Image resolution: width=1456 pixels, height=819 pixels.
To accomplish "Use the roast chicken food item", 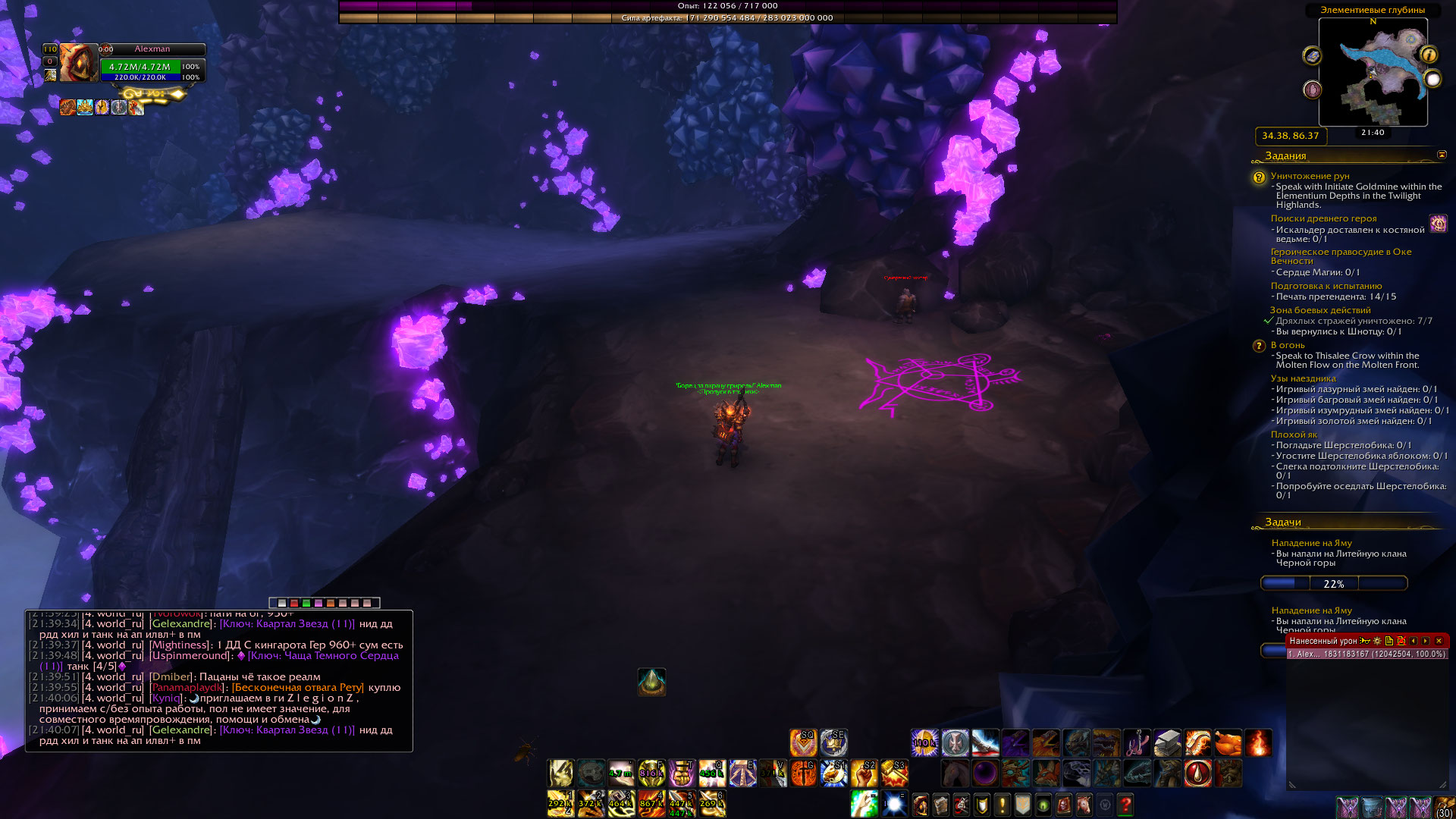I will (1228, 743).
